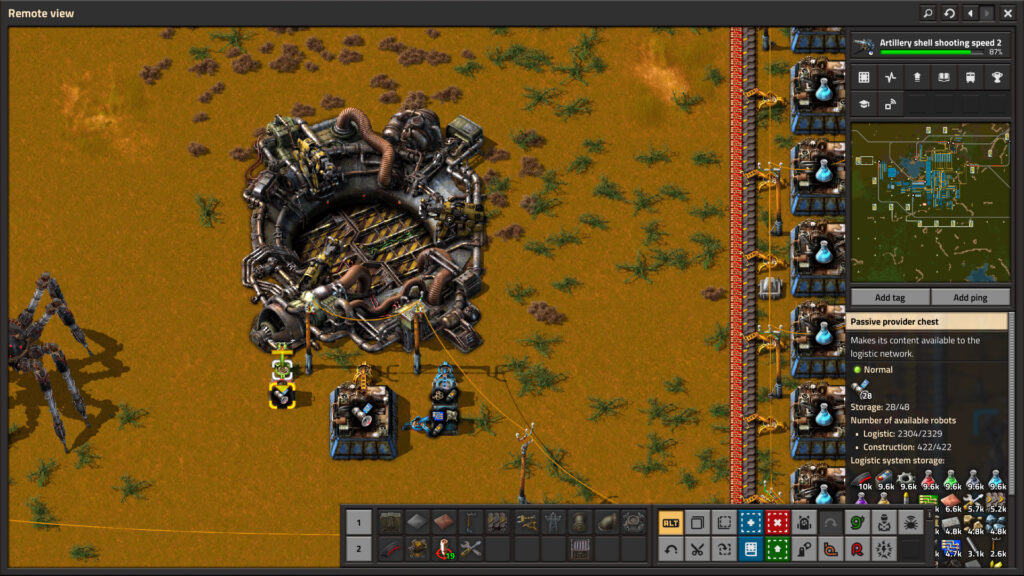Select the green upgrade planner
Image resolution: width=1024 pixels, height=576 pixels.
coord(777,549)
